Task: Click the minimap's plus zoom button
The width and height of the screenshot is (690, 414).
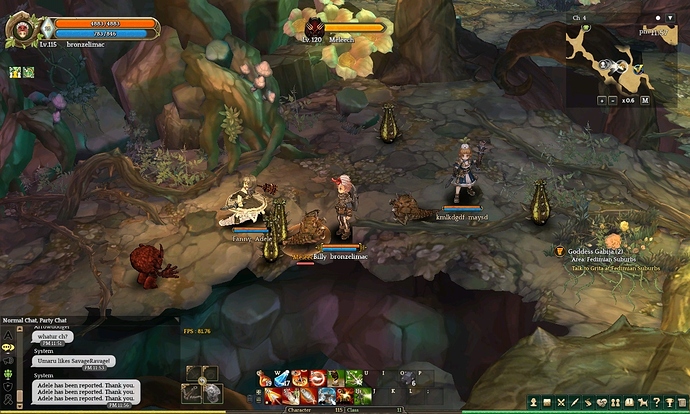Action: (602, 100)
